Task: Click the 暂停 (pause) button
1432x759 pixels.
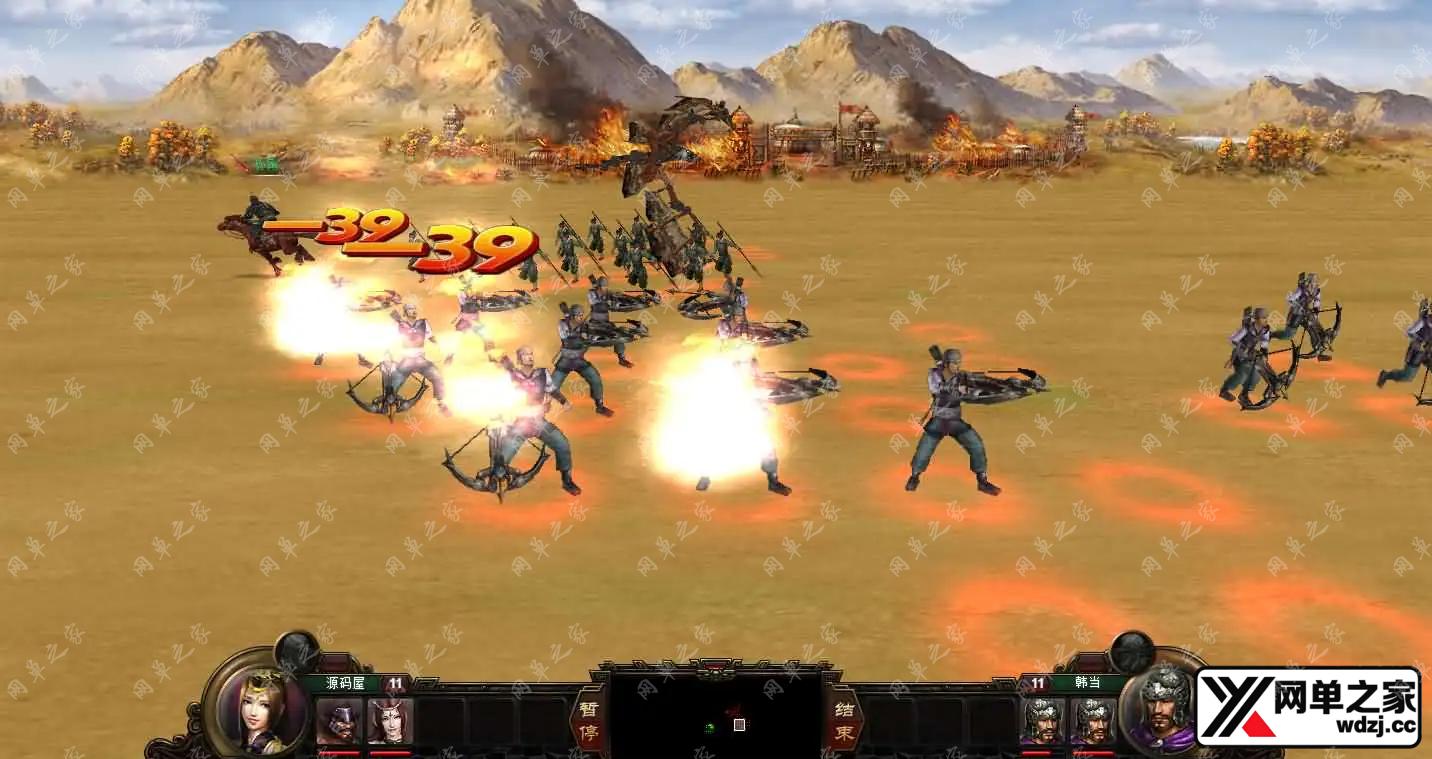Action: coord(587,718)
